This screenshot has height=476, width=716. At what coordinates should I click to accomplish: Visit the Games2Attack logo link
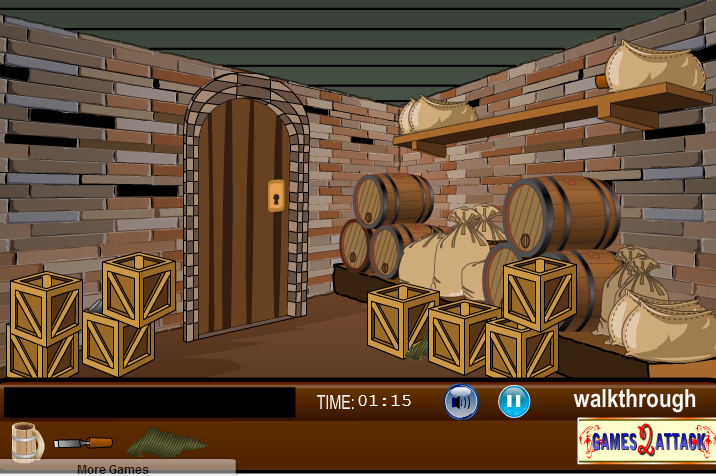coord(646,440)
